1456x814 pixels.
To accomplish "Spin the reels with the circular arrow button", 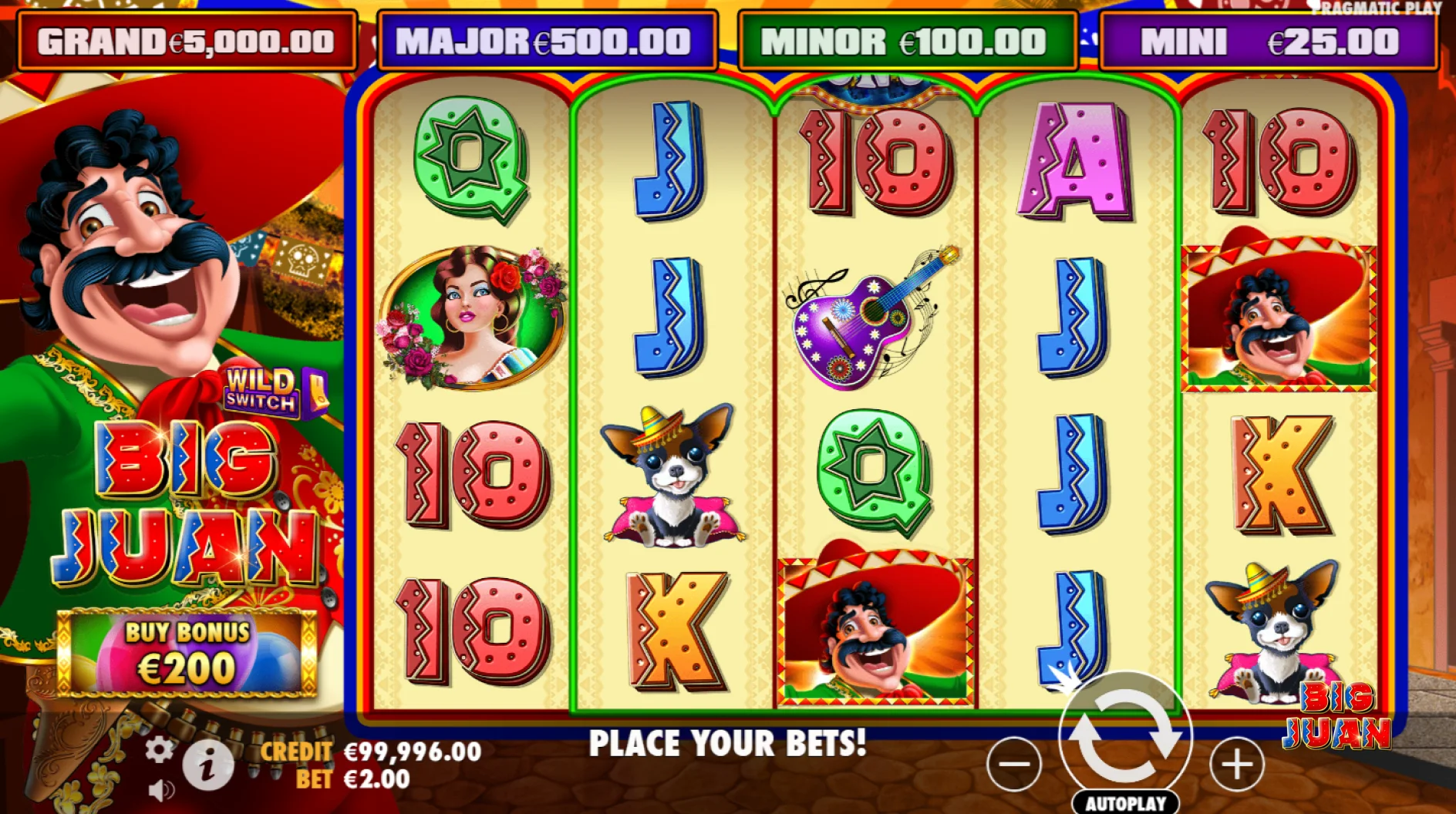I will [1125, 736].
